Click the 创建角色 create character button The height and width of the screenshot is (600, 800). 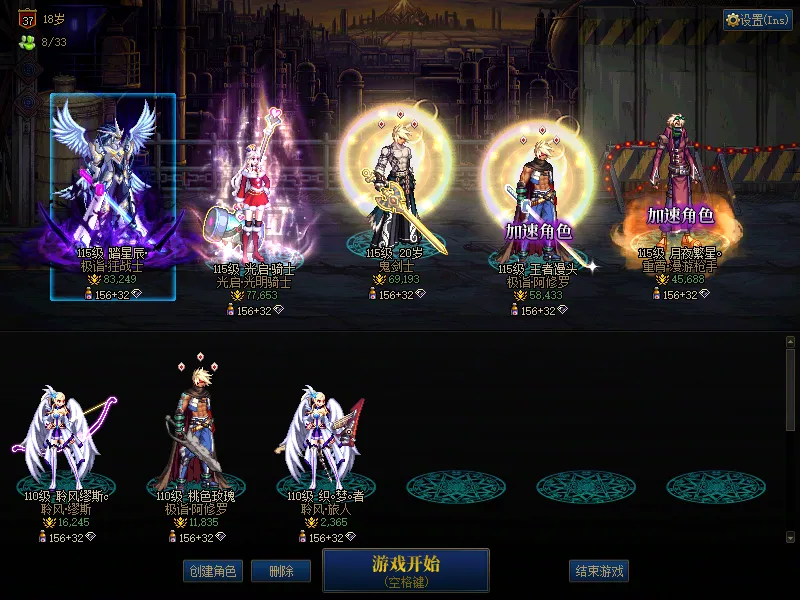tap(212, 571)
